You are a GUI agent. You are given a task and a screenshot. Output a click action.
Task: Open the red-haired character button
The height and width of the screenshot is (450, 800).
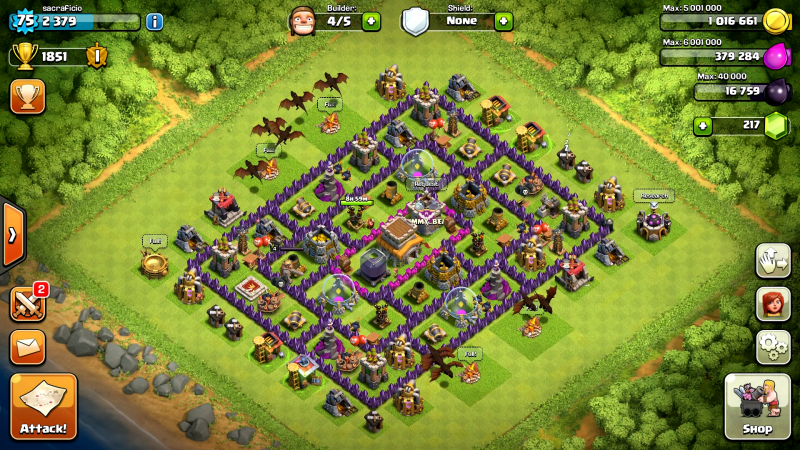[x=773, y=304]
